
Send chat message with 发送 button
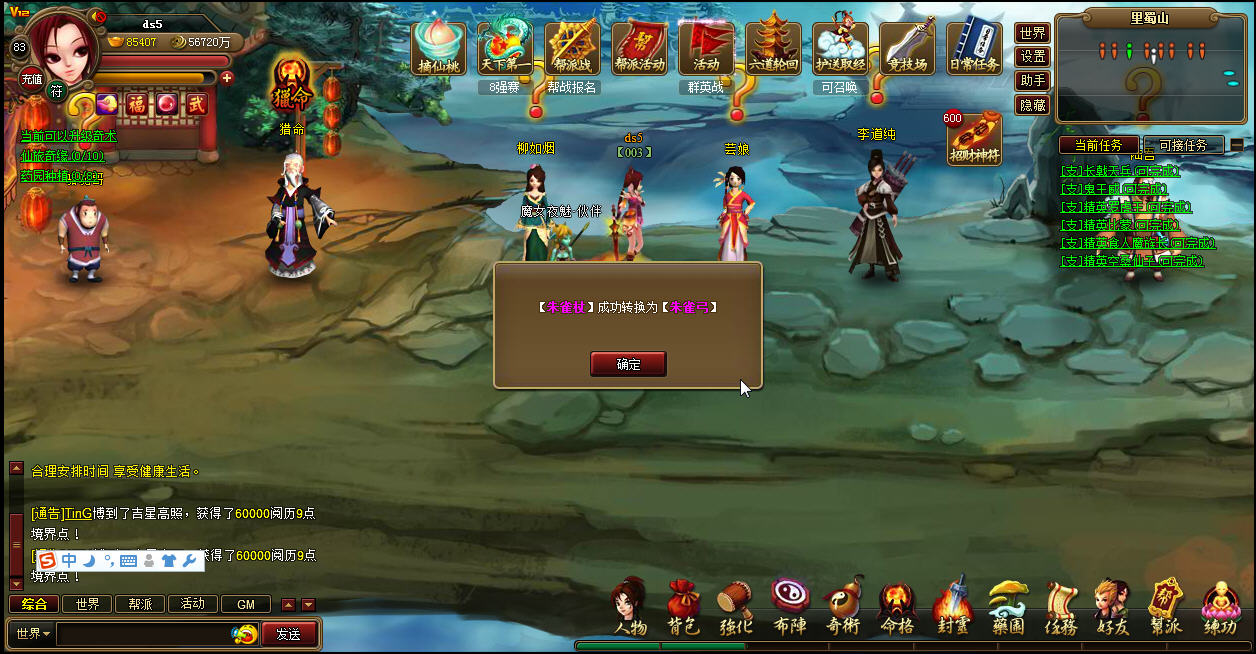click(x=289, y=634)
